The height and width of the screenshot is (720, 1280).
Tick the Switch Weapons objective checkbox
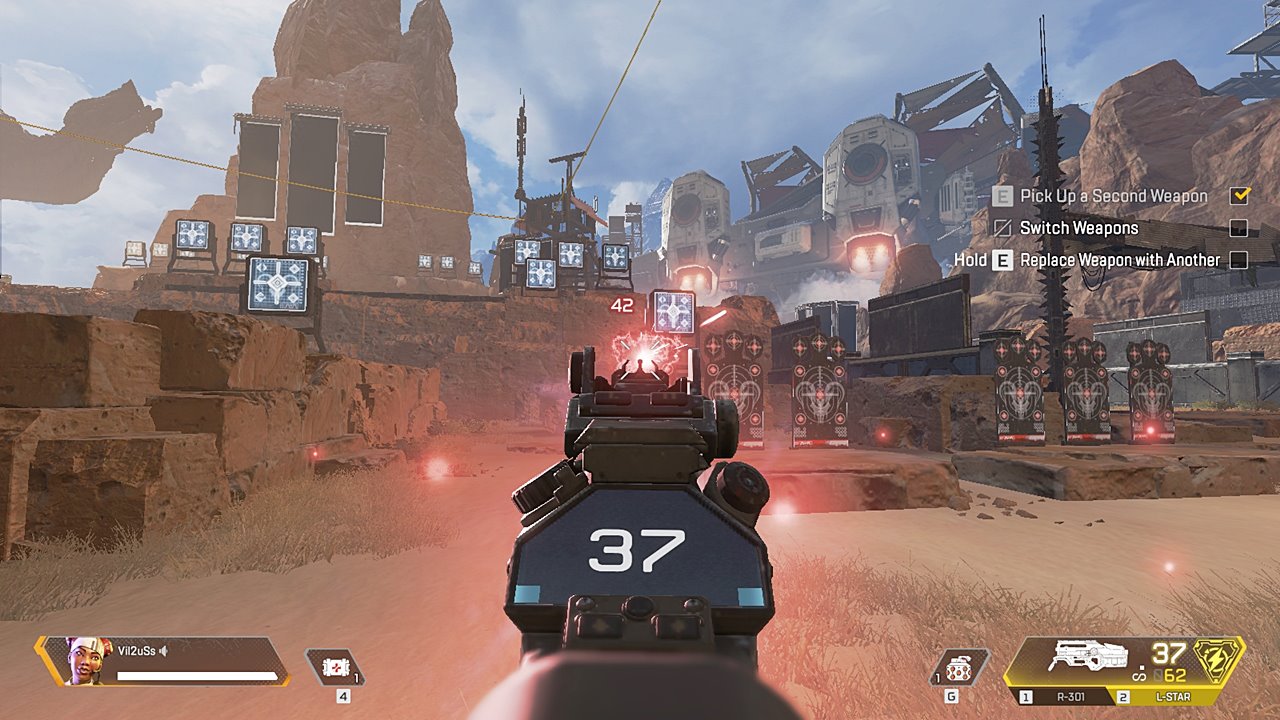point(1239,228)
